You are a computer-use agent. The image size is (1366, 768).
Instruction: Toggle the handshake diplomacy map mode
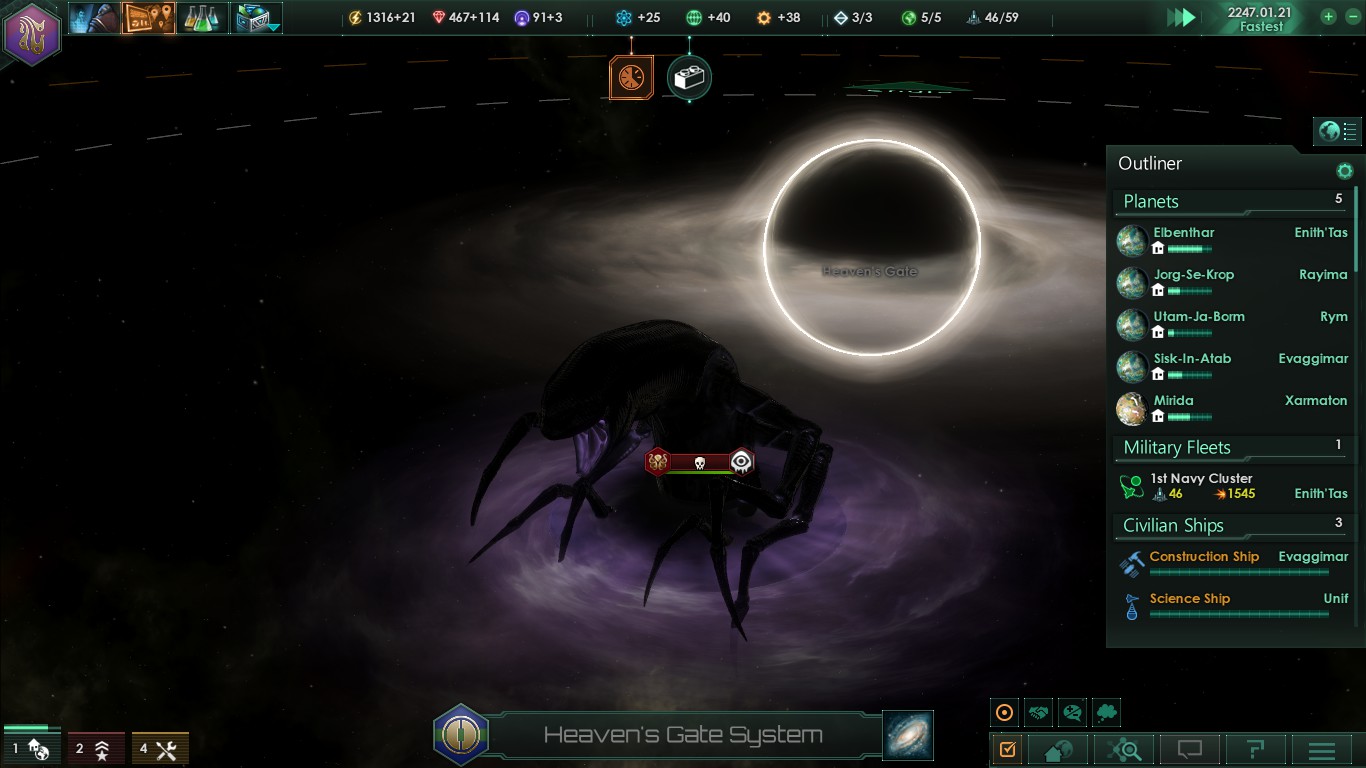[x=1039, y=713]
